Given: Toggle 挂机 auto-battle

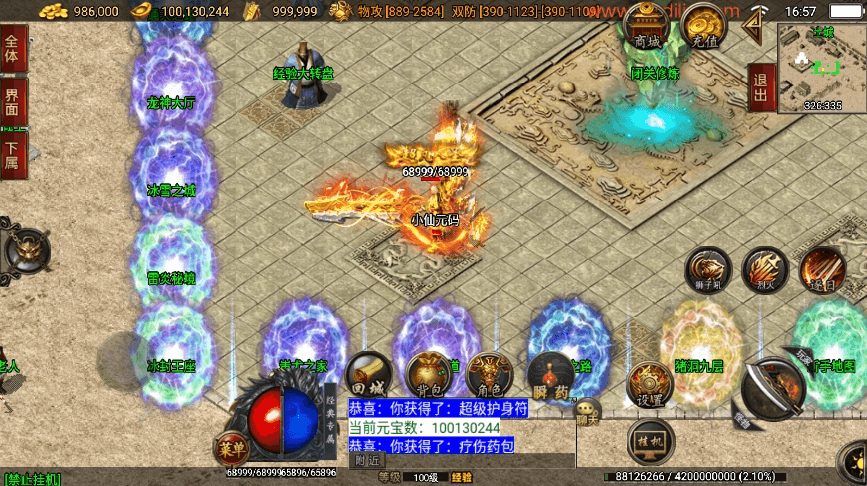Looking at the screenshot, I should [x=647, y=440].
